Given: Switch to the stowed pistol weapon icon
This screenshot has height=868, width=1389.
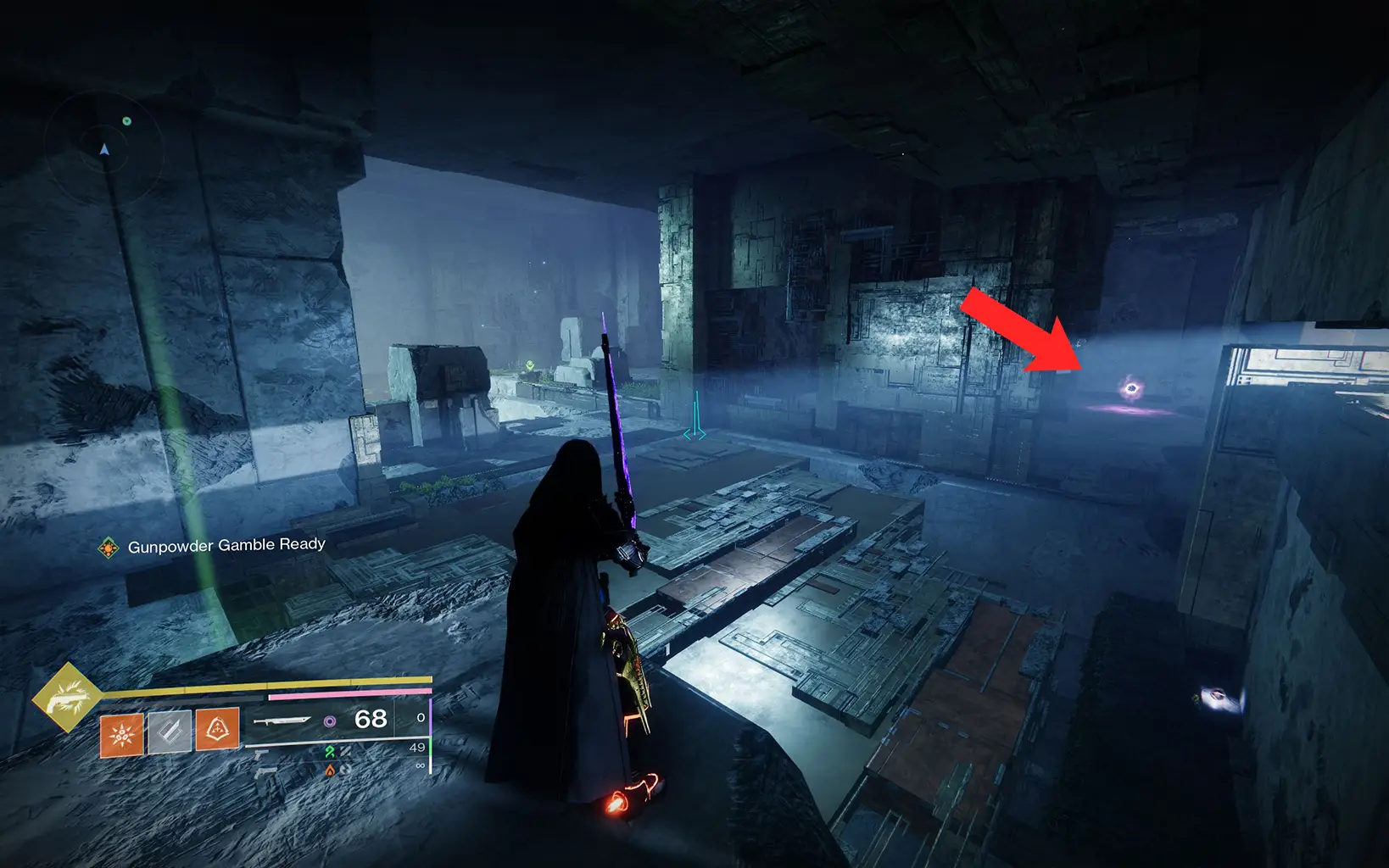Looking at the screenshot, I should coord(262,753).
